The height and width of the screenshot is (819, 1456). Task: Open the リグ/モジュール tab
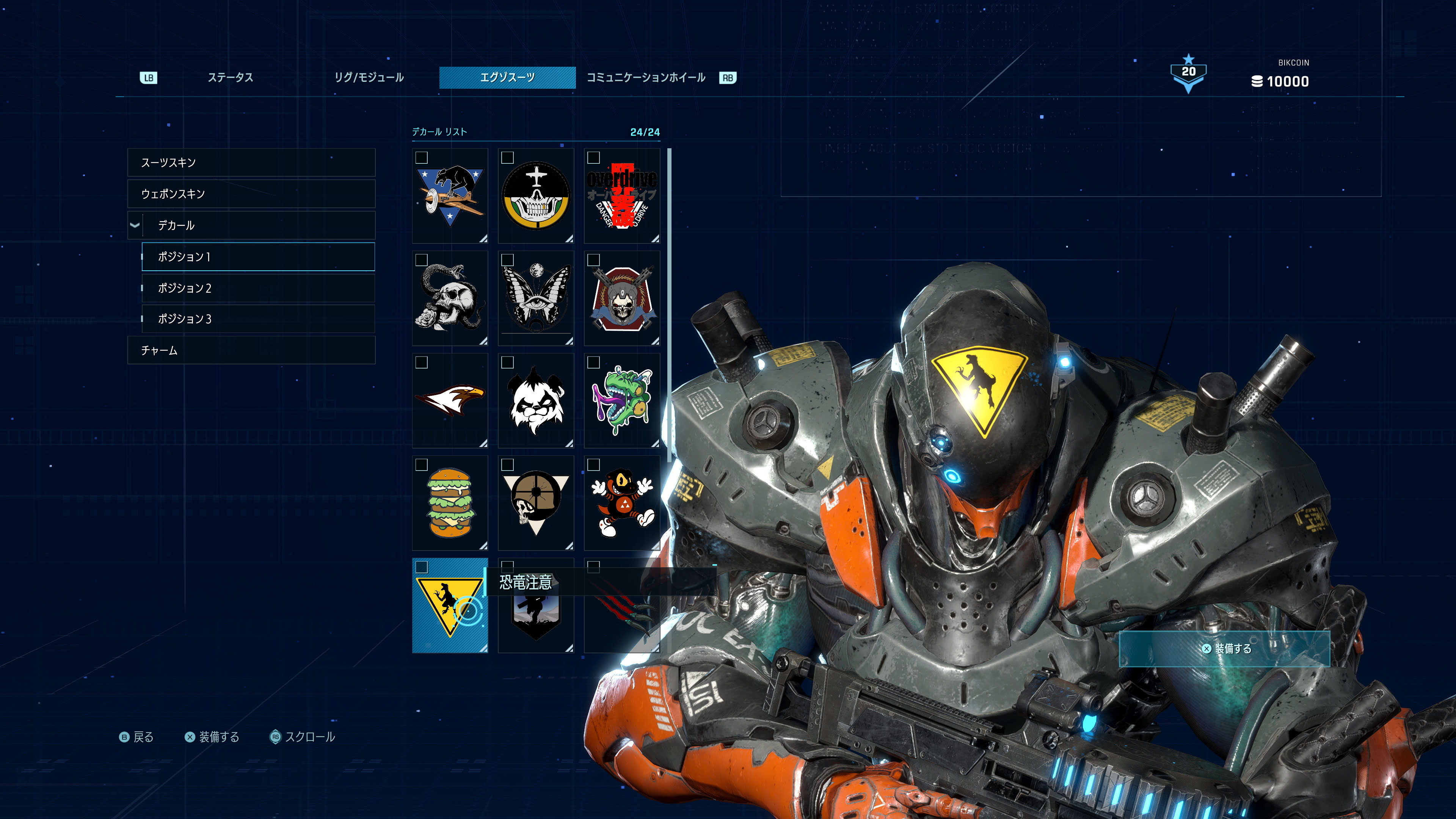[369, 77]
